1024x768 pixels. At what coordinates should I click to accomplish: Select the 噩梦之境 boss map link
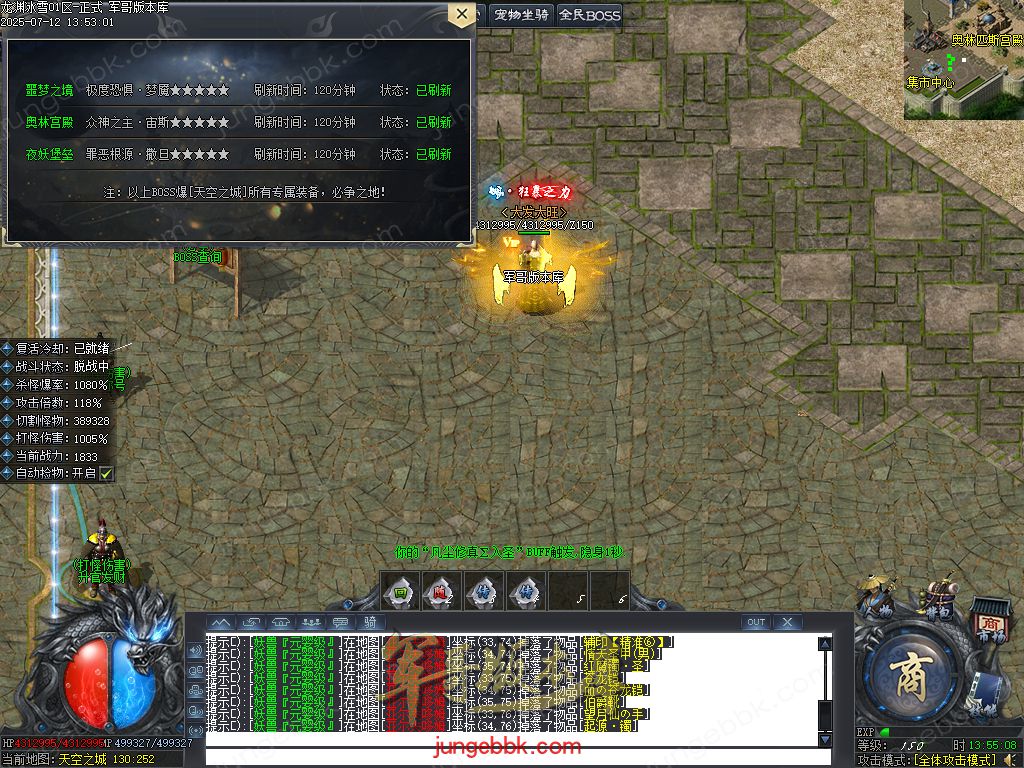click(50, 90)
